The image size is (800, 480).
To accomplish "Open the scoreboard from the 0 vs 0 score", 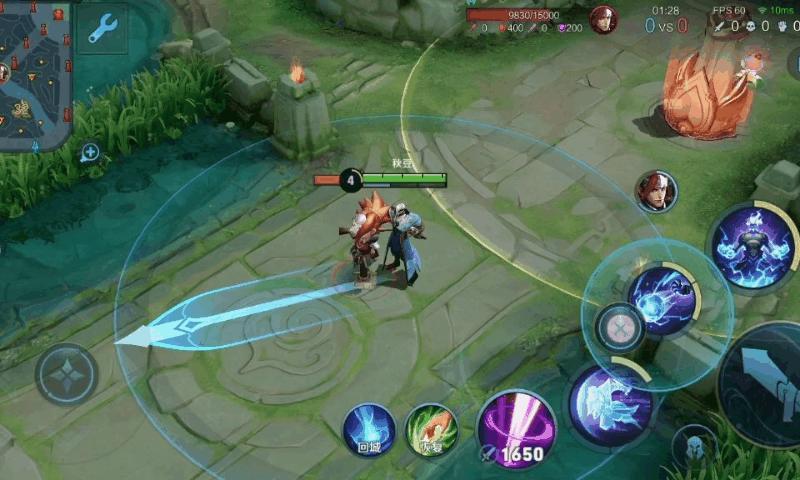I will (666, 26).
